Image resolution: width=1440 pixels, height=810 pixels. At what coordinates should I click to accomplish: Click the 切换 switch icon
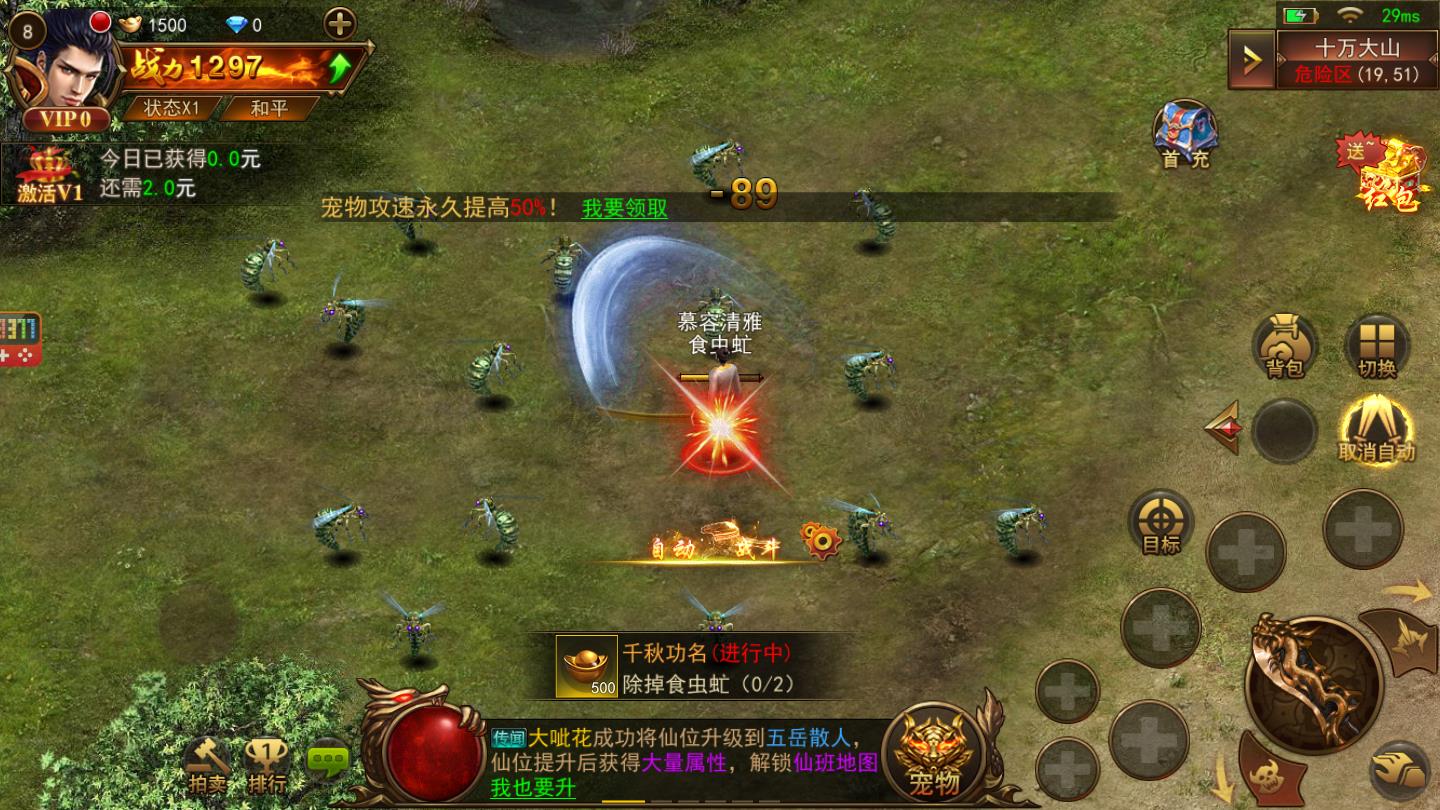(x=1379, y=346)
